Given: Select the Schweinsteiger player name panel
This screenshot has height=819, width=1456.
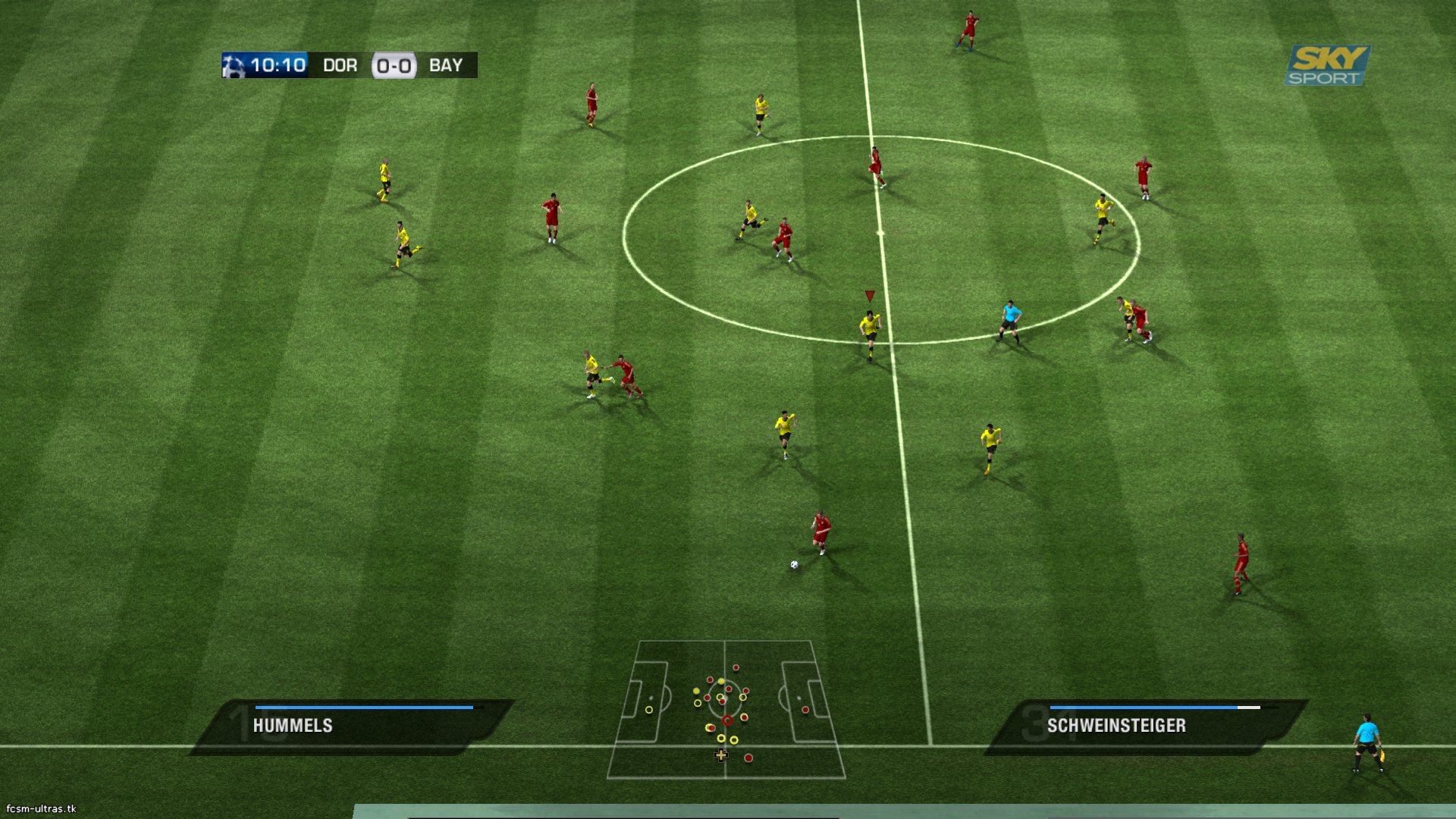Looking at the screenshot, I should pos(1145,726).
